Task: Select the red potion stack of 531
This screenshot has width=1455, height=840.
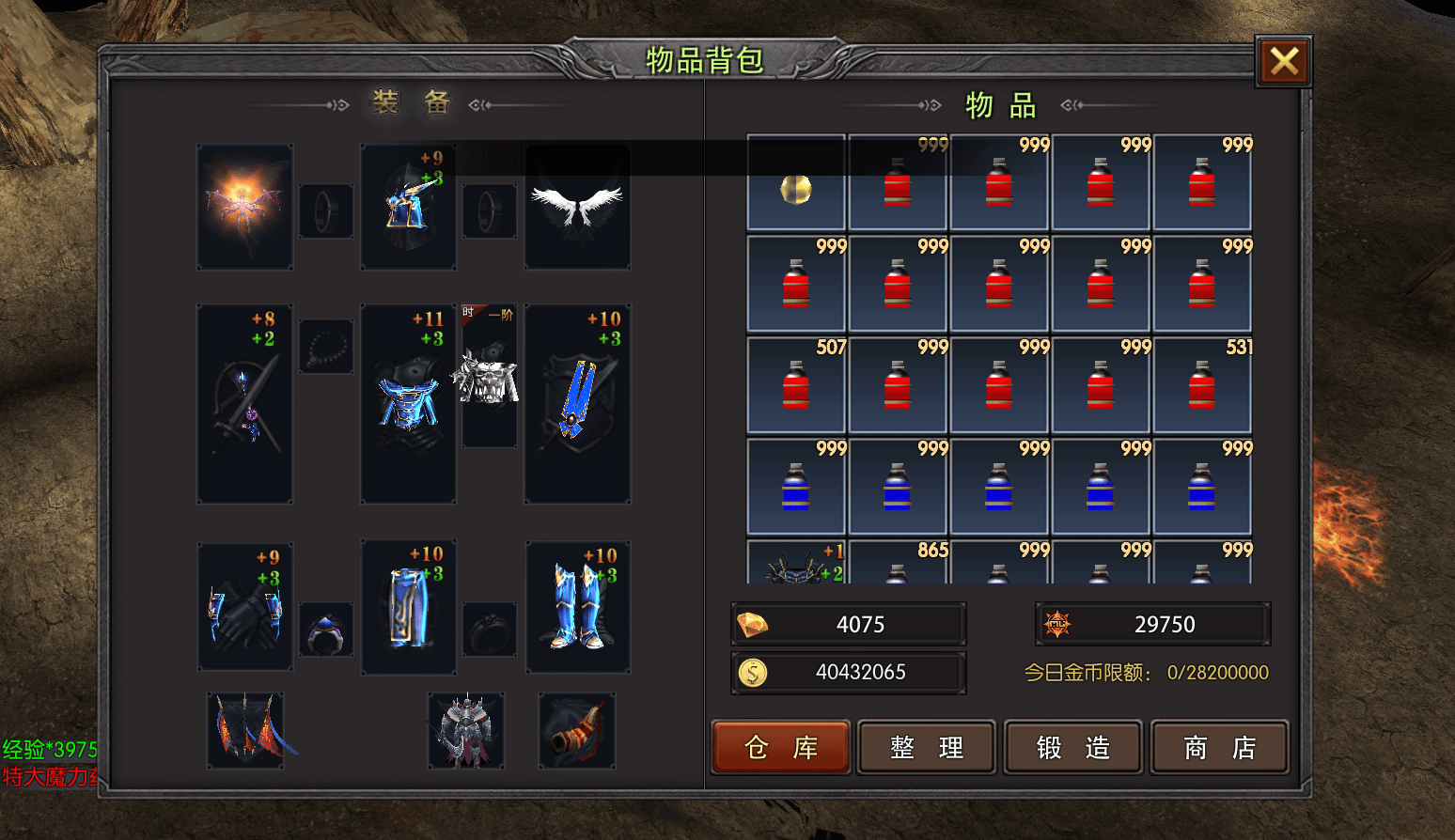Action: pyautogui.click(x=1202, y=384)
